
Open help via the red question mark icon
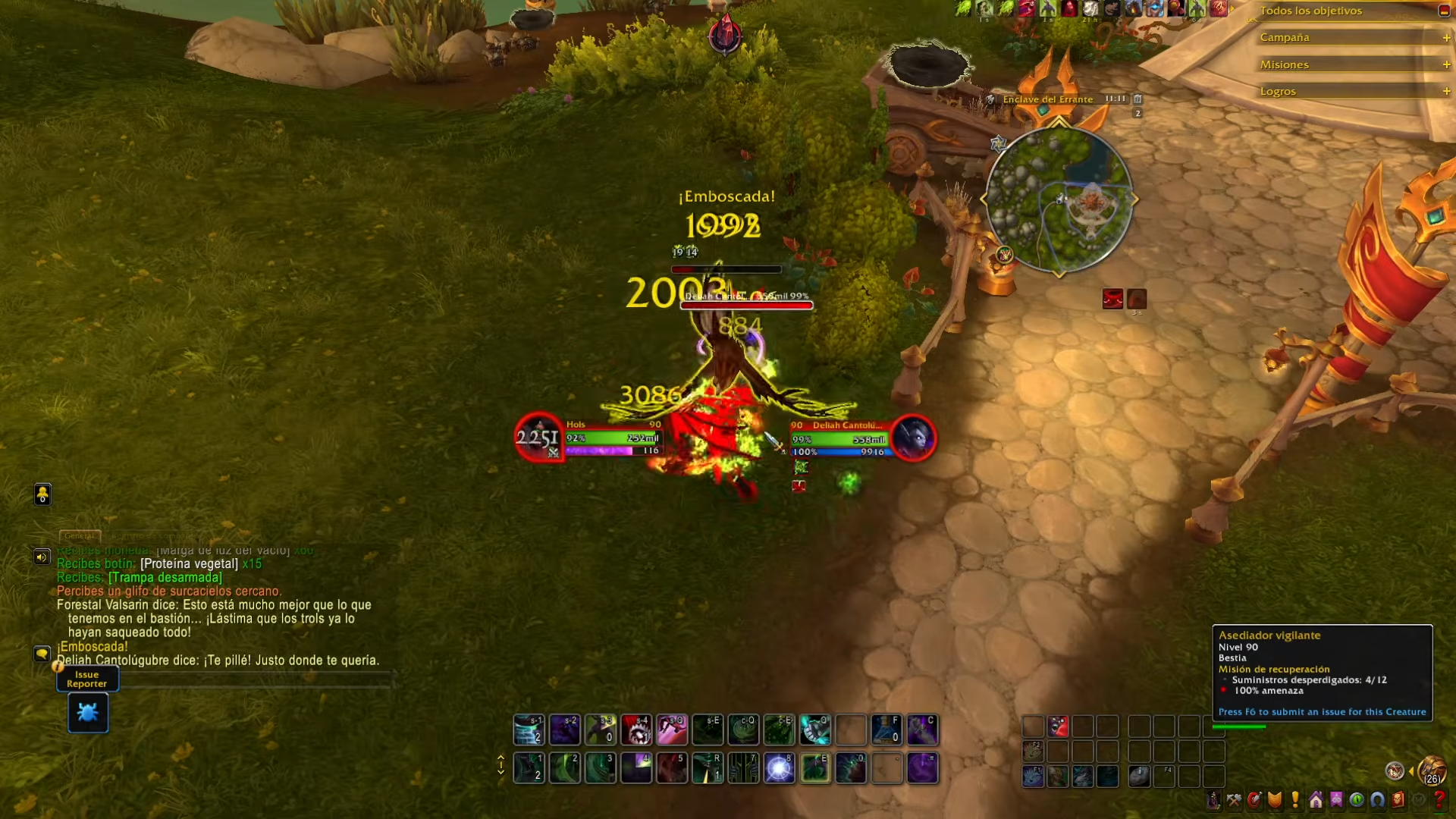point(1442,801)
